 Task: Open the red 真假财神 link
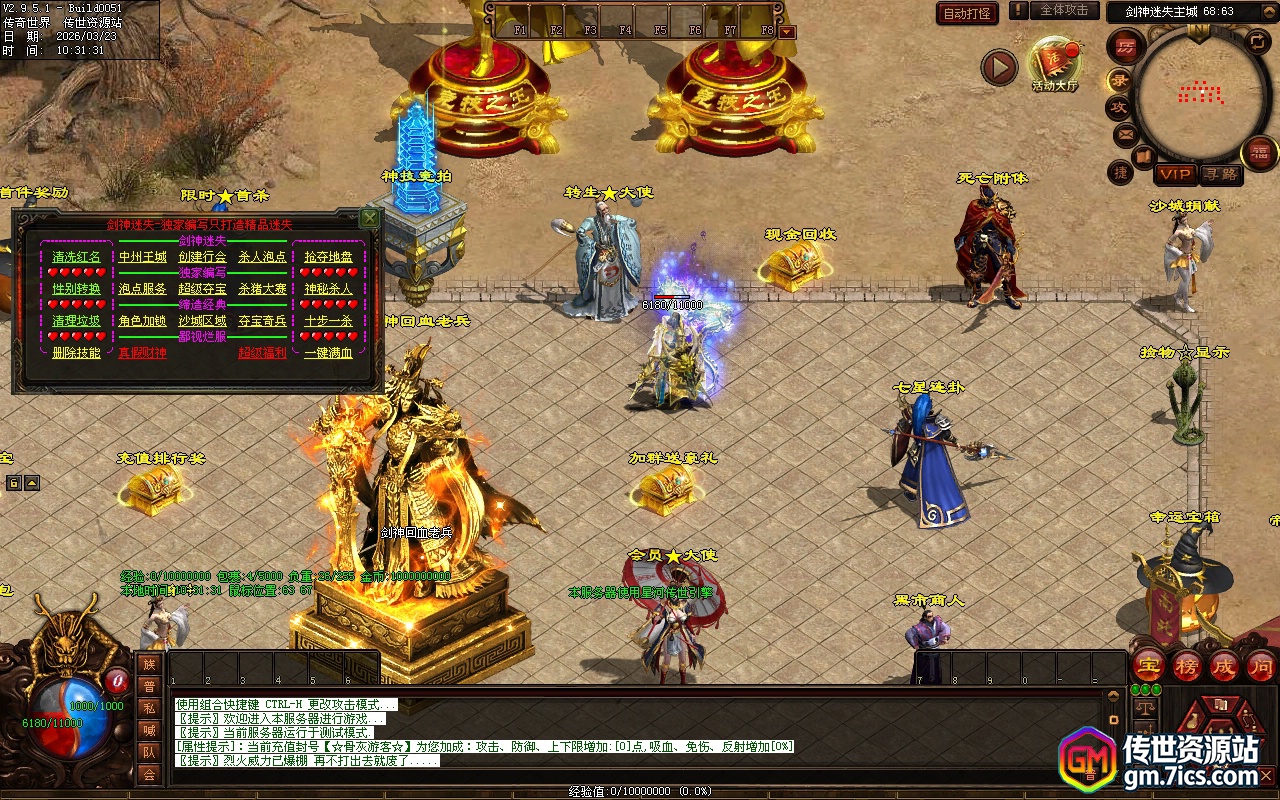pyautogui.click(x=143, y=353)
